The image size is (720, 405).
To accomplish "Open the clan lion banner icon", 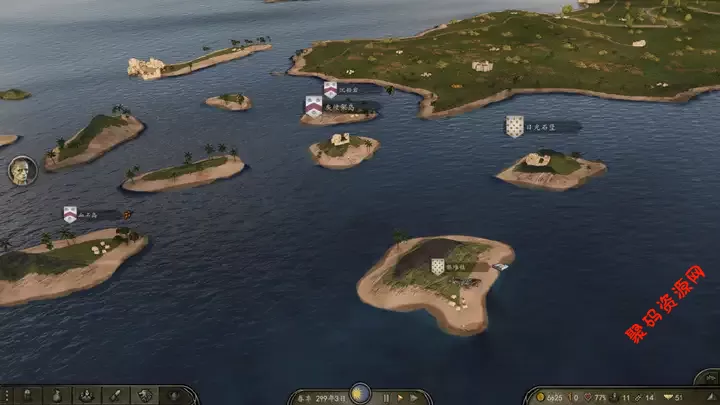I will (145, 396).
